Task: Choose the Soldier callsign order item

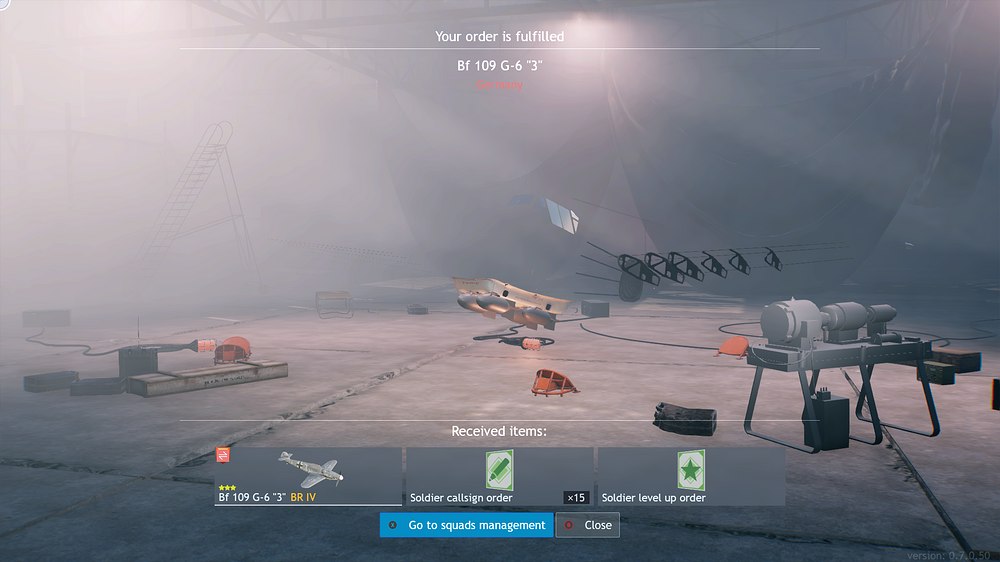Action: pyautogui.click(x=498, y=476)
